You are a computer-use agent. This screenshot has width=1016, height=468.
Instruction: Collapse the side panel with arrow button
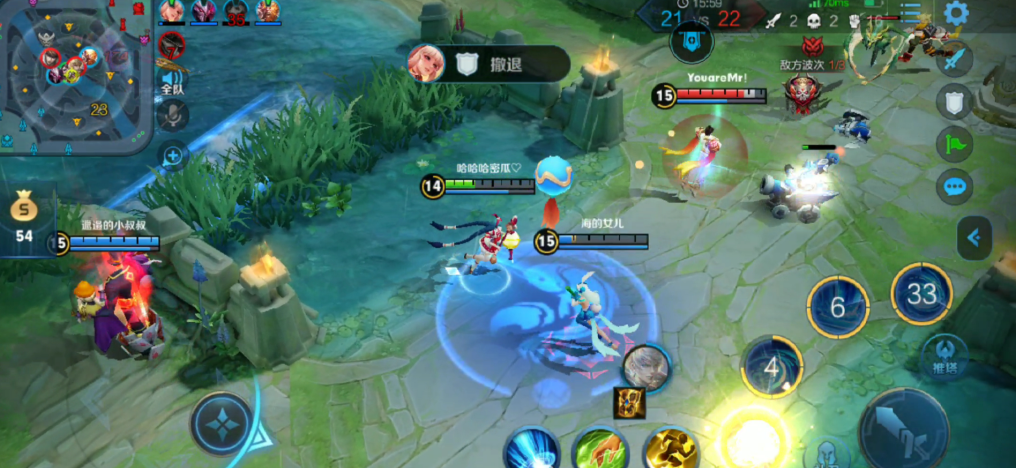point(973,238)
